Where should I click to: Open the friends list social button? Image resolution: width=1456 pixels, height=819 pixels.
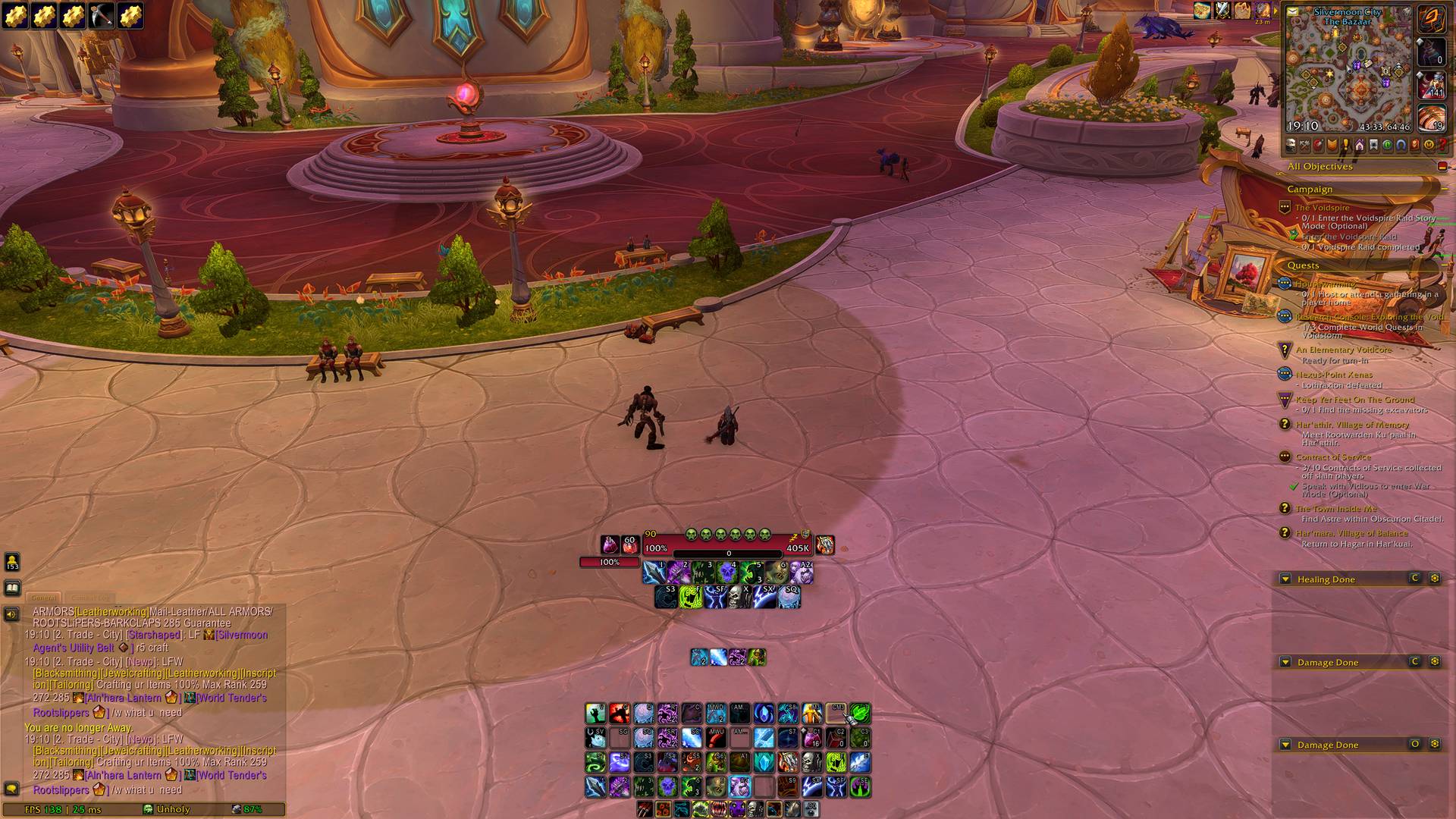(x=12, y=562)
